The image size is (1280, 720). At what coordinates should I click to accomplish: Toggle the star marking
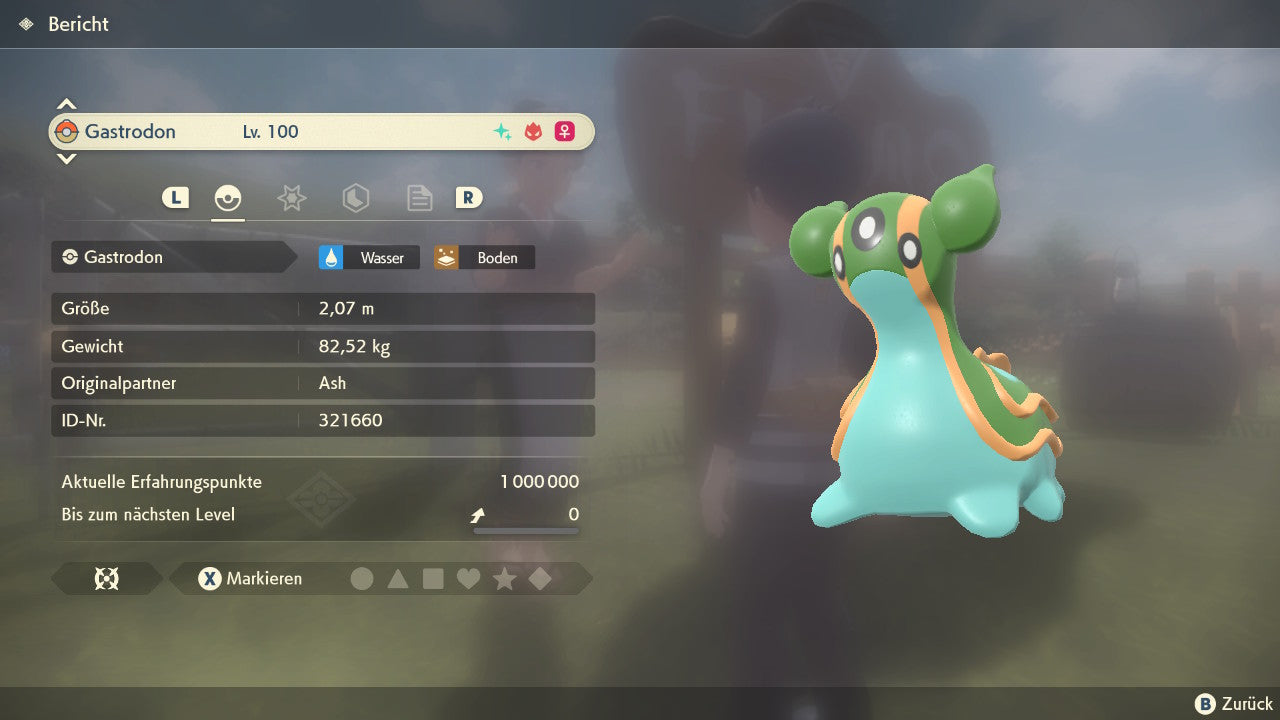point(504,578)
